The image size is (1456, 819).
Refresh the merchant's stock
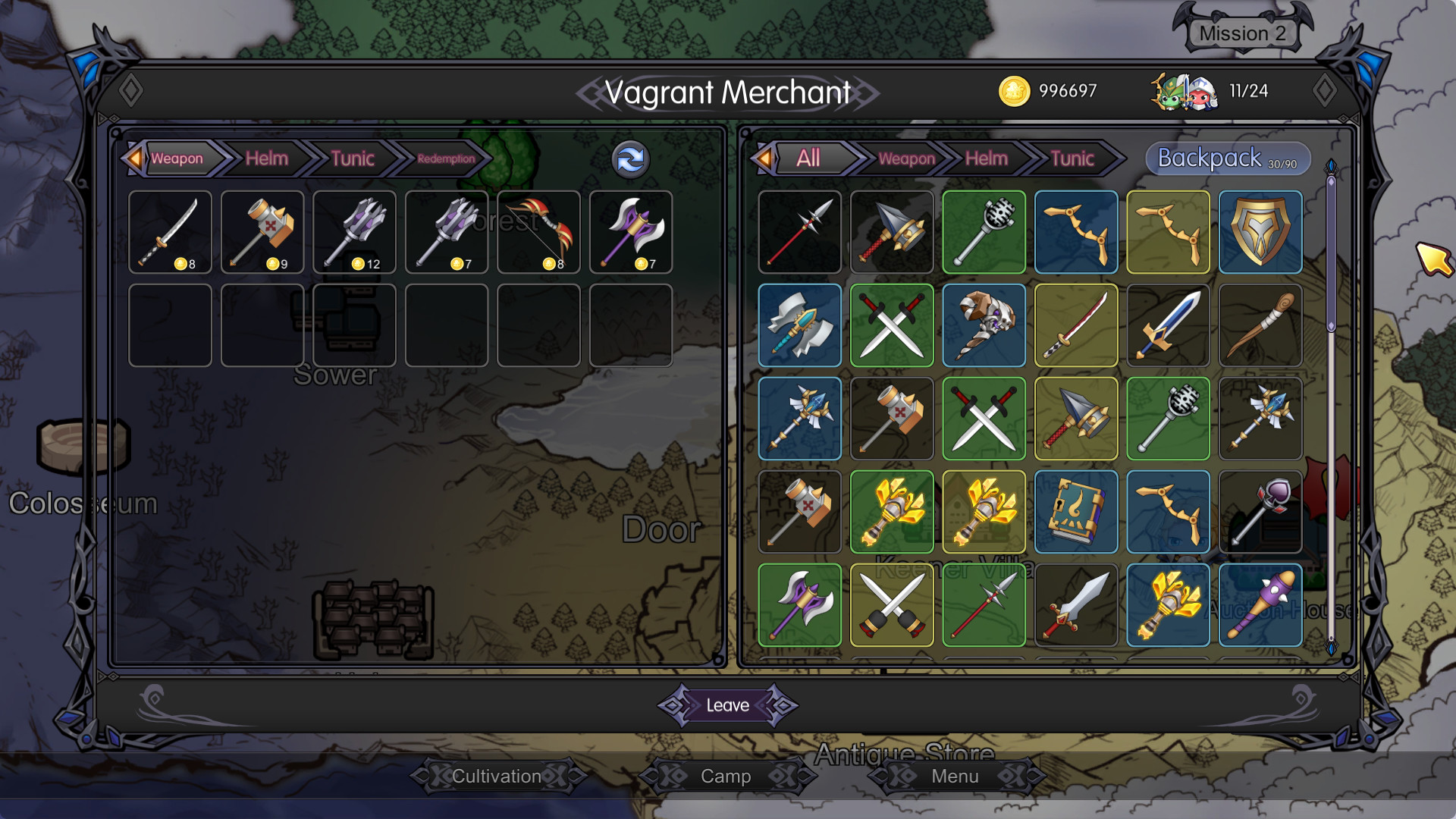(630, 159)
